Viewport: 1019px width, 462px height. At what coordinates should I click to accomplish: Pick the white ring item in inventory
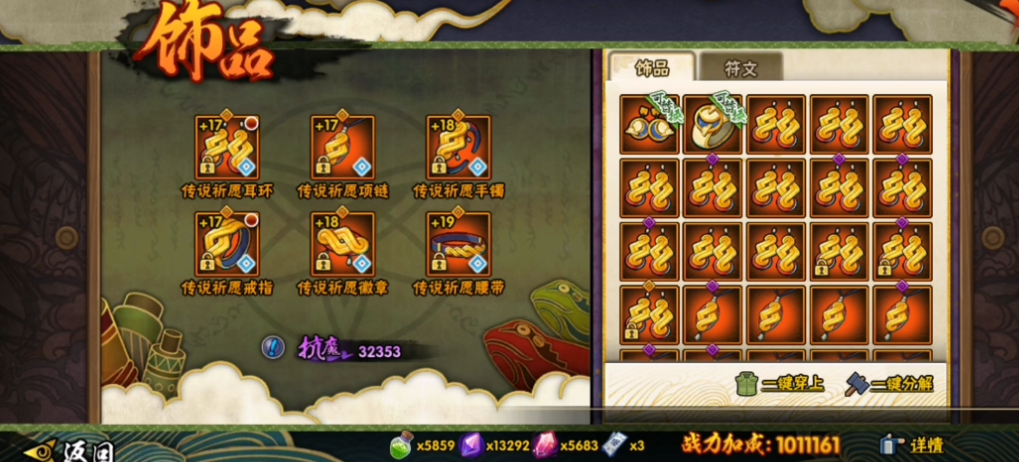[x=712, y=124]
